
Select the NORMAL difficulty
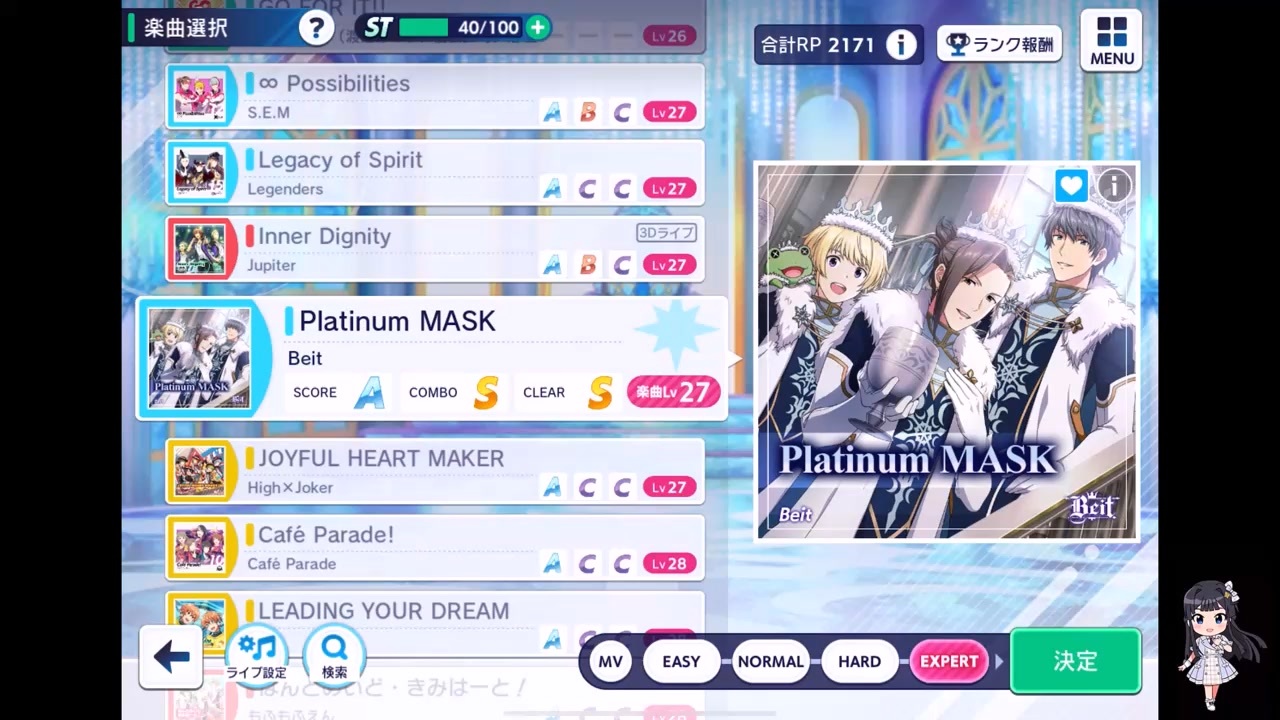pos(770,661)
